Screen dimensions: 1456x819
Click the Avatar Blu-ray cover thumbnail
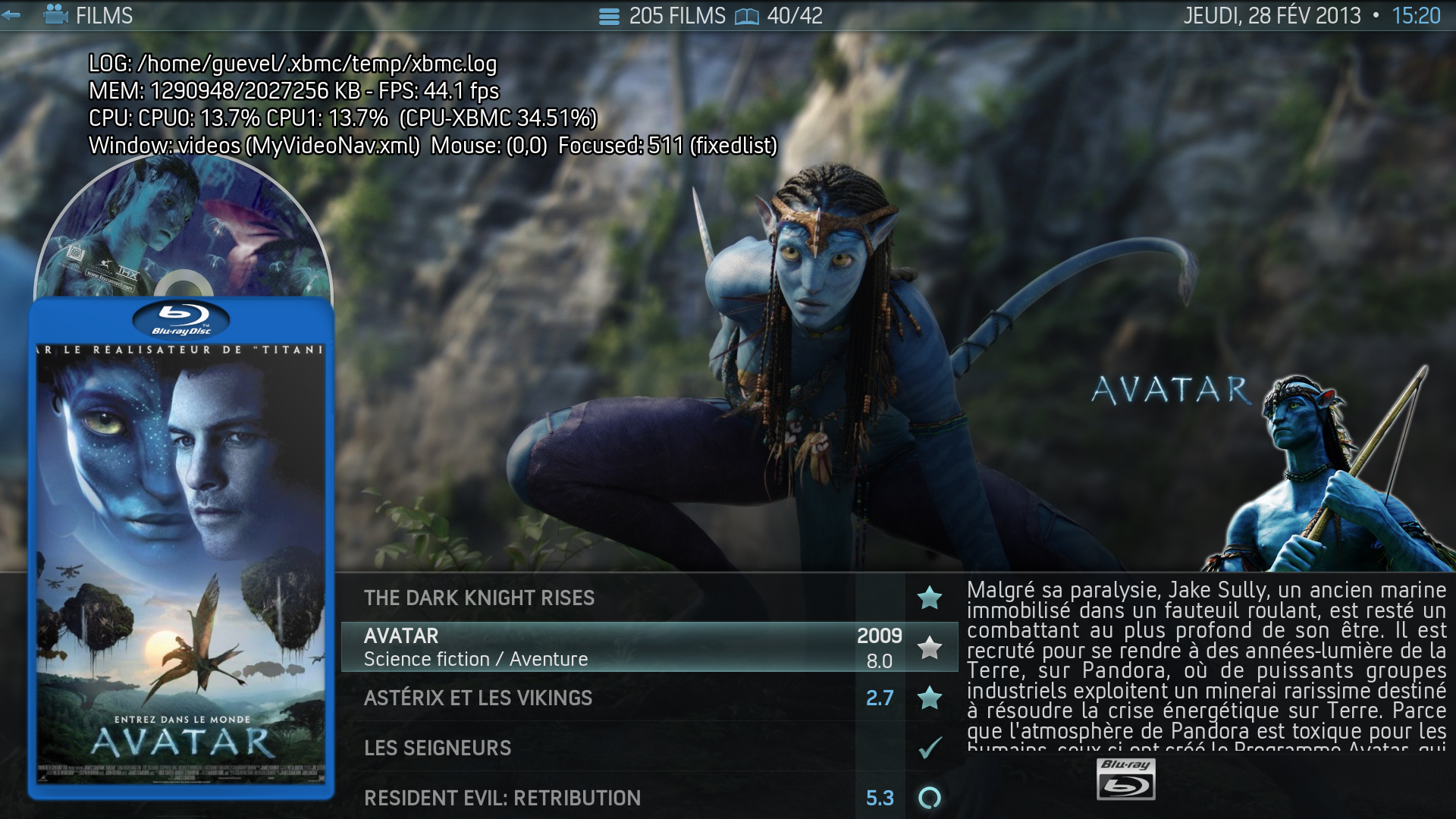tap(181, 549)
